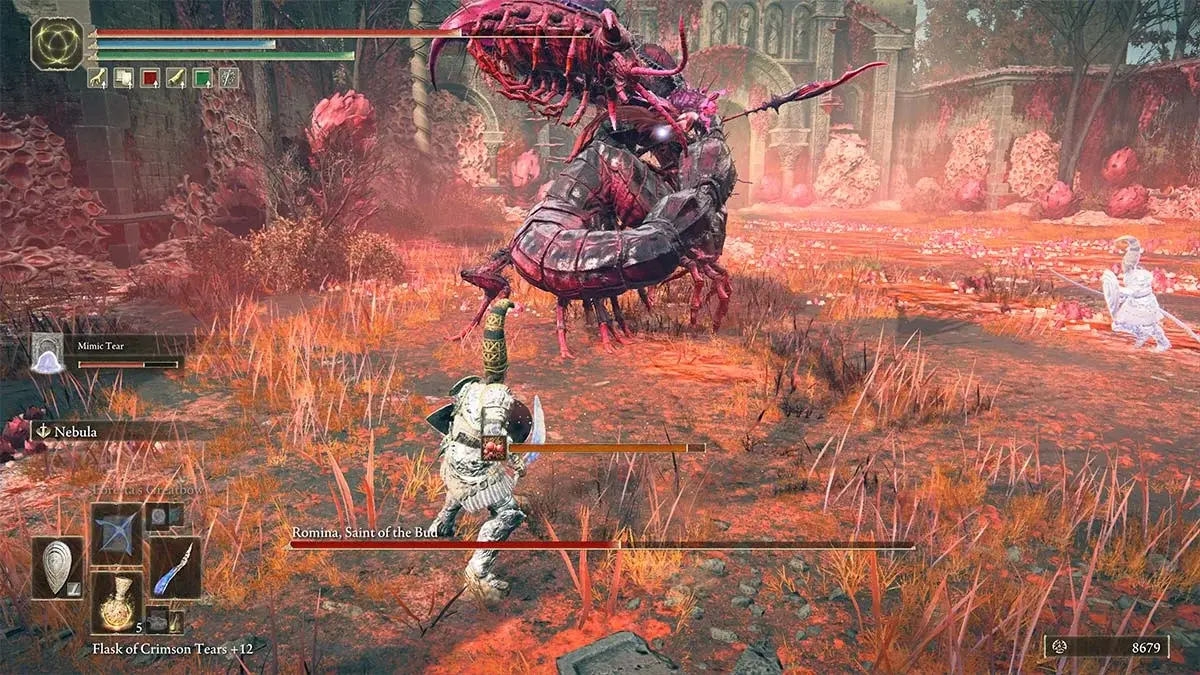The height and width of the screenshot is (675, 1200).
Task: Click the Loretta's Greatbow spell slot
Action: 117,533
